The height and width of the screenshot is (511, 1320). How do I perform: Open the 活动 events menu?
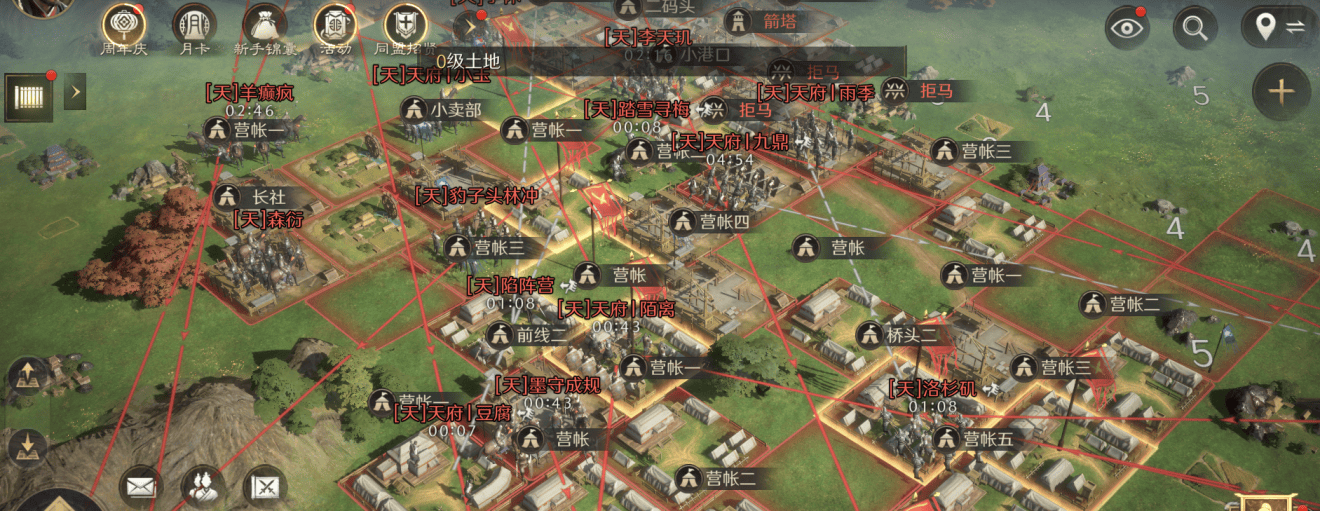335,24
